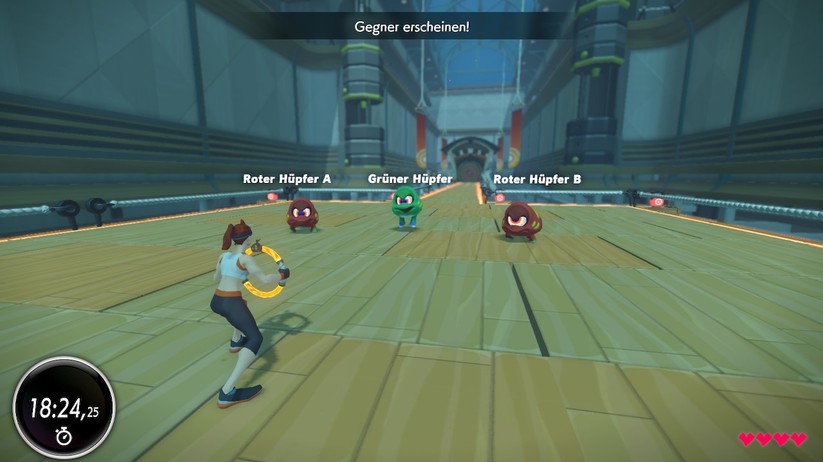The image size is (823, 462).
Task: Select the Roter Hüpfer A enemy label
Action: coord(287,179)
